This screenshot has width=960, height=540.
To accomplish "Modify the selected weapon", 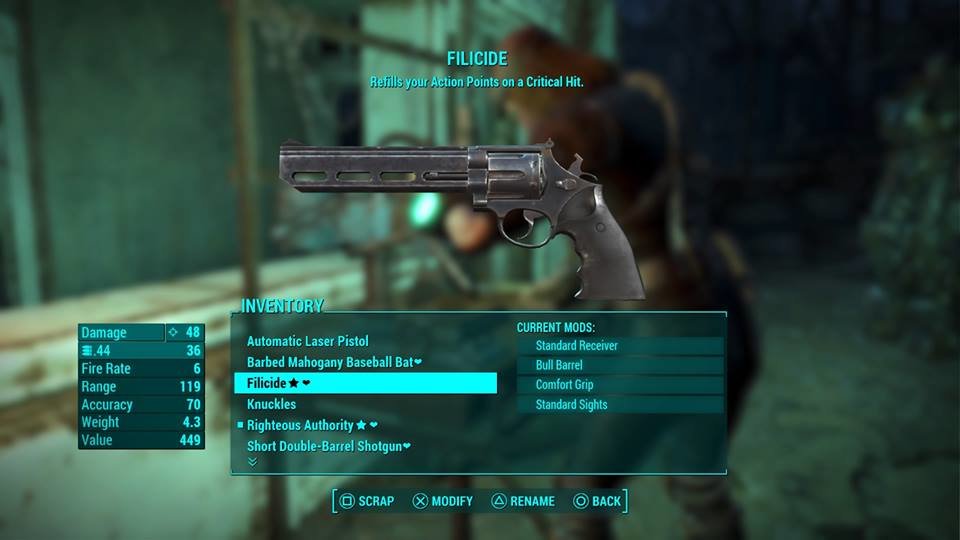I will tap(443, 501).
